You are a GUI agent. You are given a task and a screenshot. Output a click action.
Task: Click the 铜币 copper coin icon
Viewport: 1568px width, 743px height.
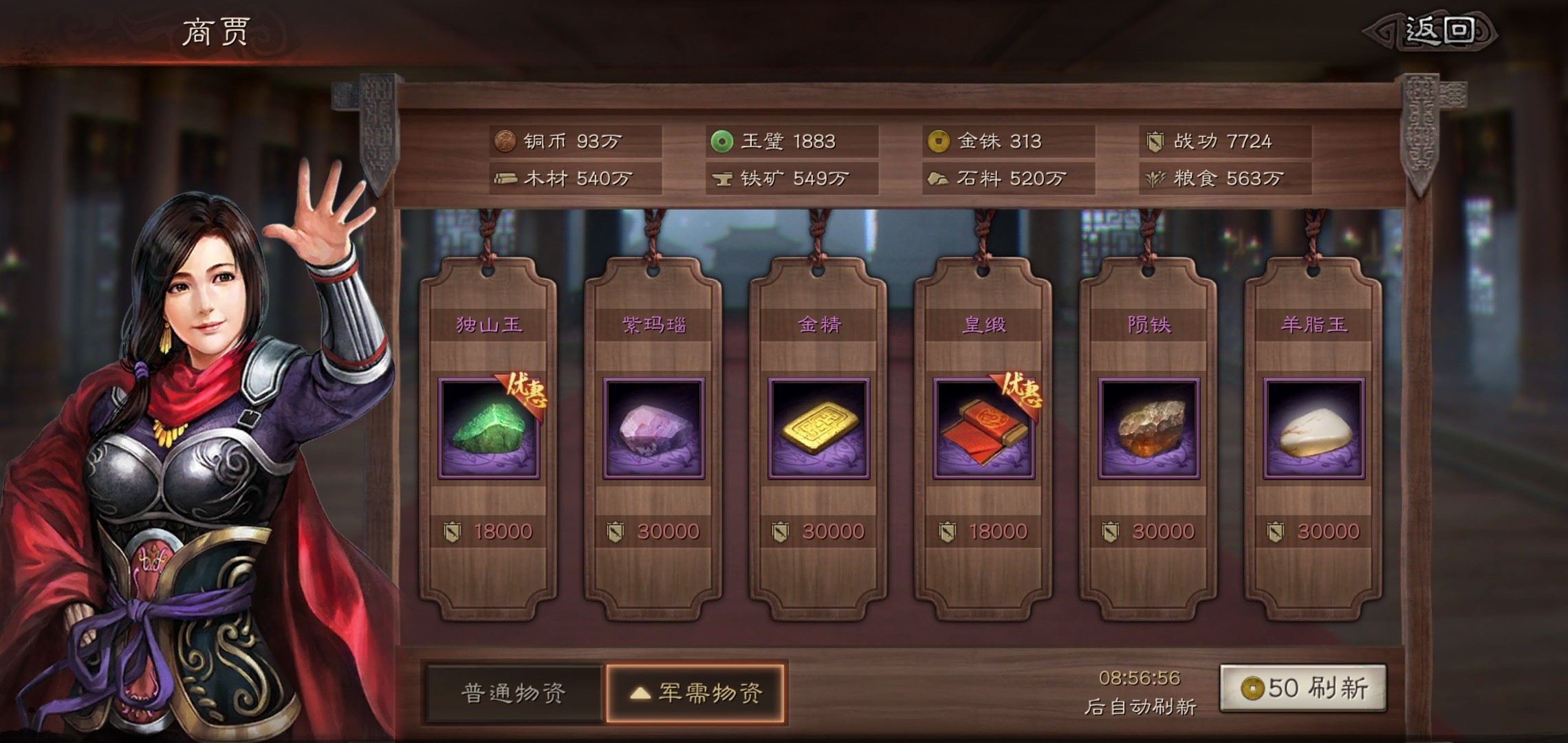(507, 141)
